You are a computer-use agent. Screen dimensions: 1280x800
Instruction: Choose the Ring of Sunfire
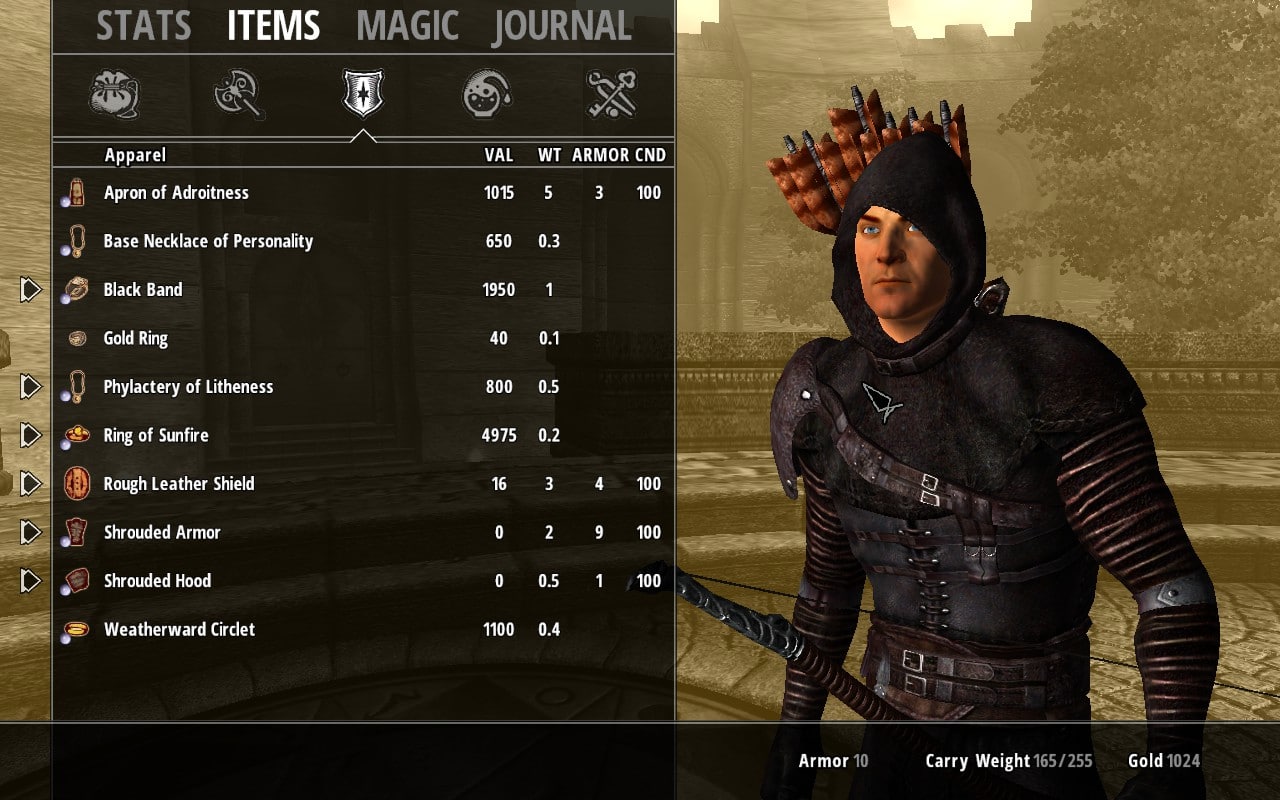[156, 435]
